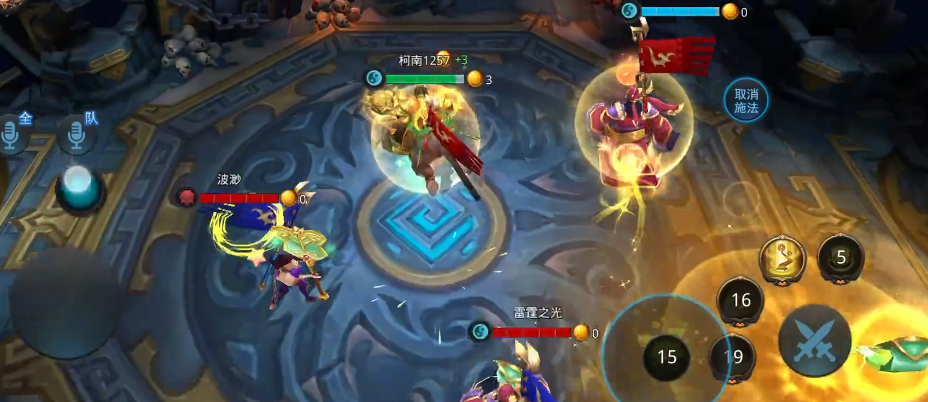Select the skill showing cooldown 5
928x402 pixels.
coord(841,258)
